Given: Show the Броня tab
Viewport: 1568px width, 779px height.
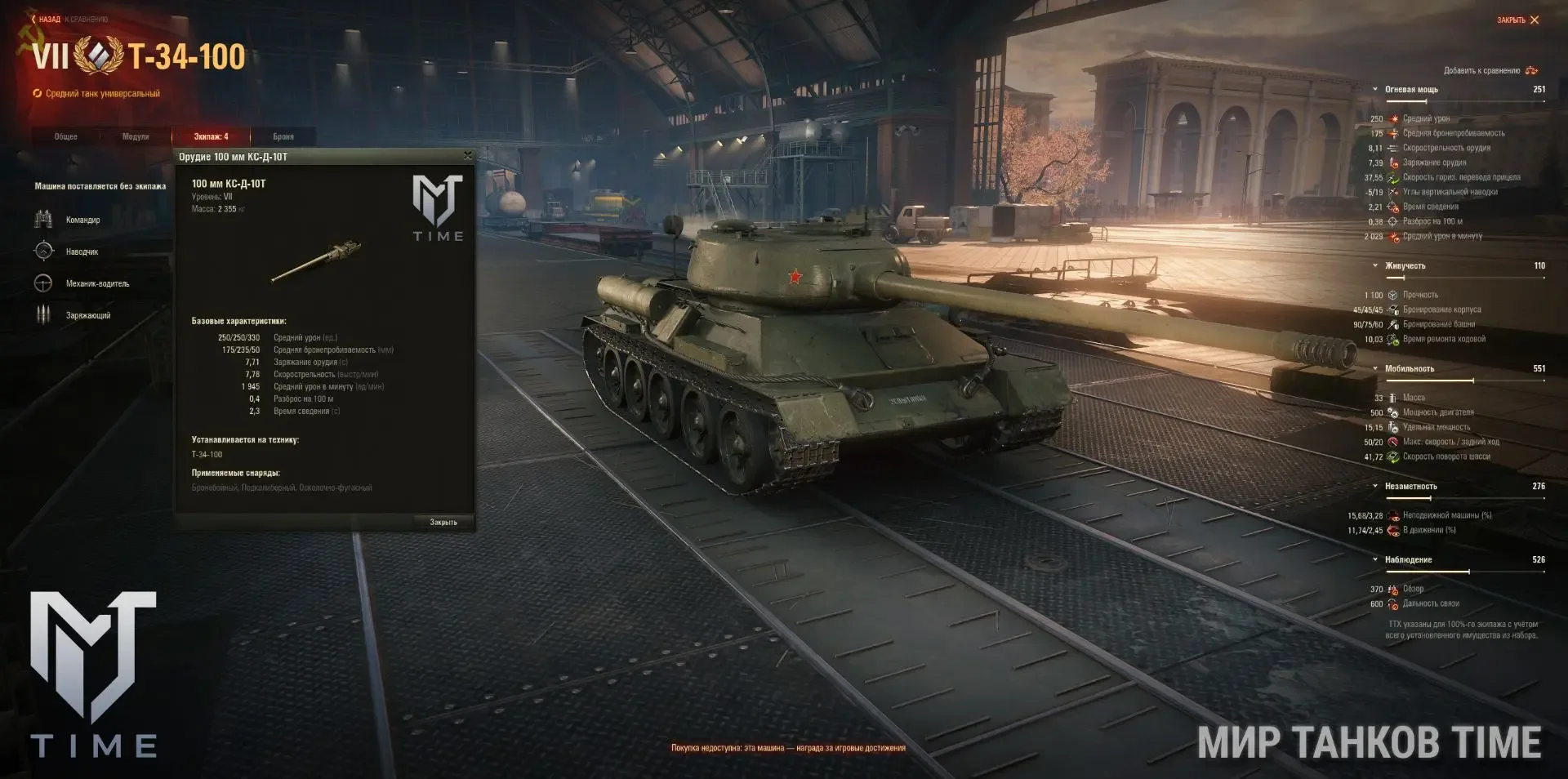Looking at the screenshot, I should pyautogui.click(x=283, y=136).
